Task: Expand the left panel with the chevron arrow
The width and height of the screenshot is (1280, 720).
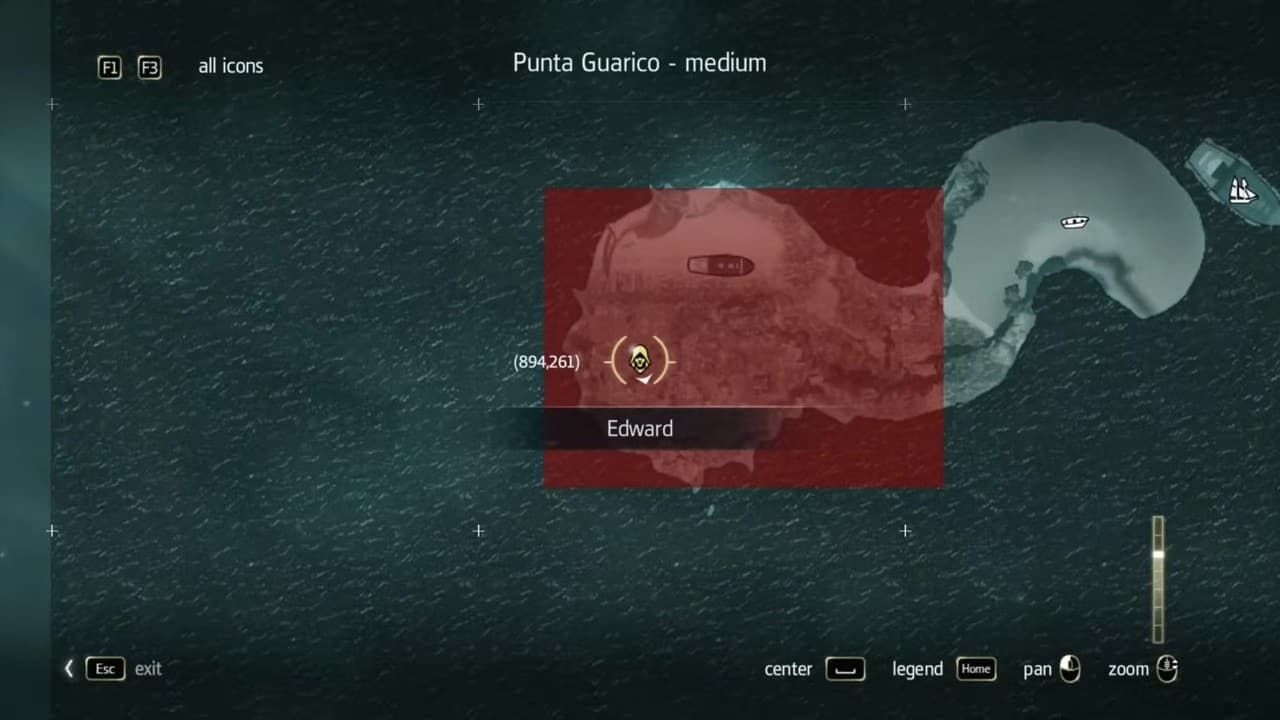Action: point(68,668)
